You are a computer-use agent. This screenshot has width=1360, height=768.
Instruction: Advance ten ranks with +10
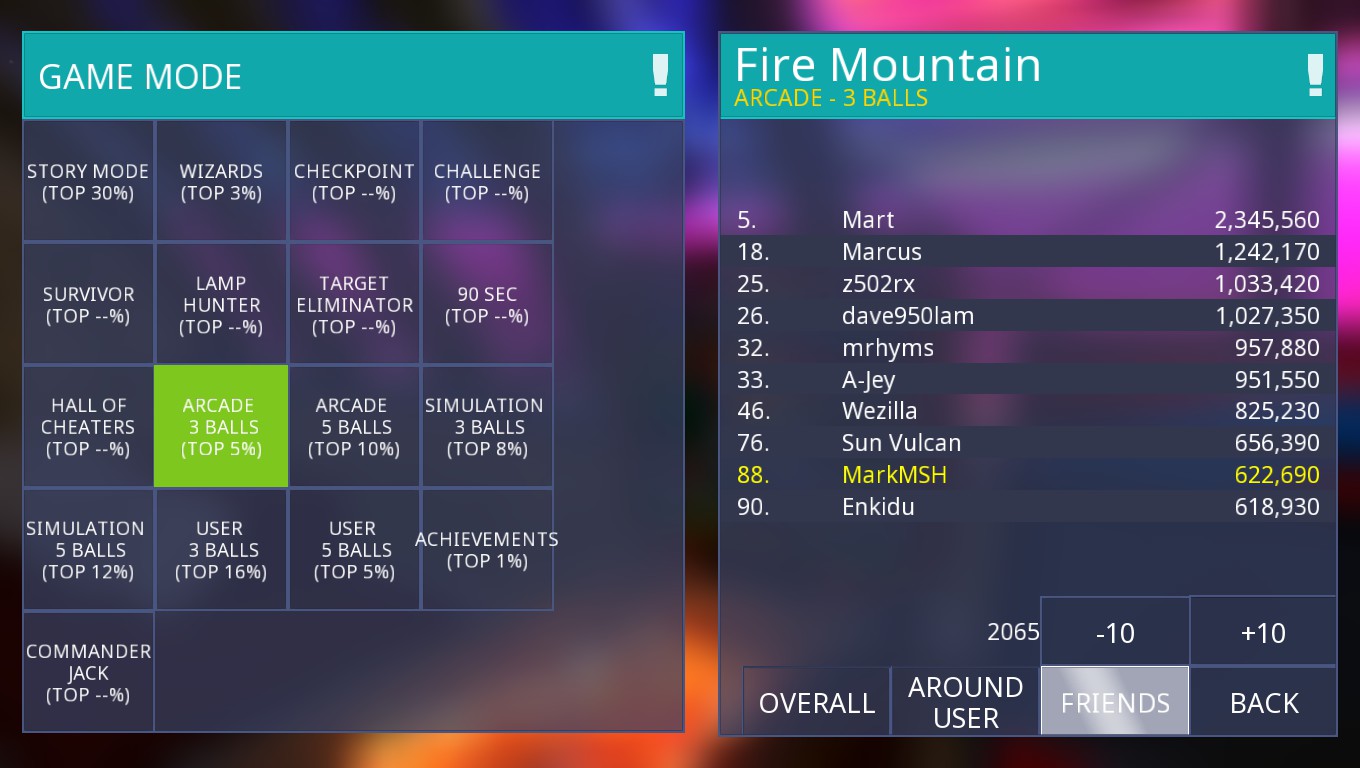point(1263,632)
